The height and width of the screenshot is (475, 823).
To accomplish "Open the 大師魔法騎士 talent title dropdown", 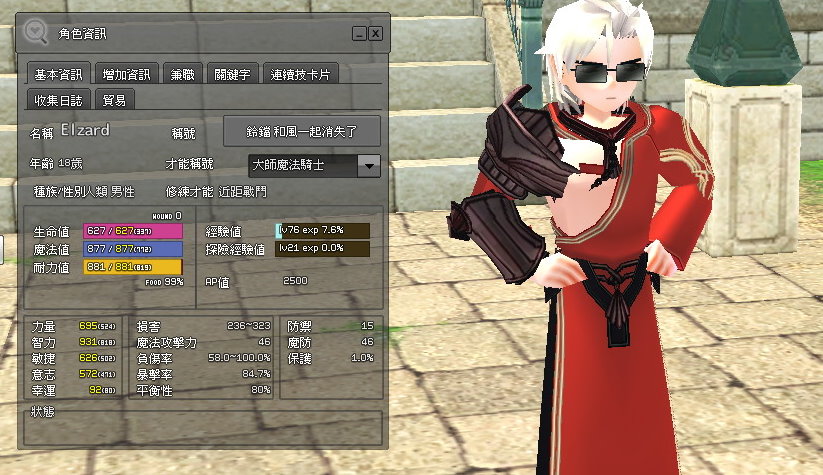I will tap(369, 165).
